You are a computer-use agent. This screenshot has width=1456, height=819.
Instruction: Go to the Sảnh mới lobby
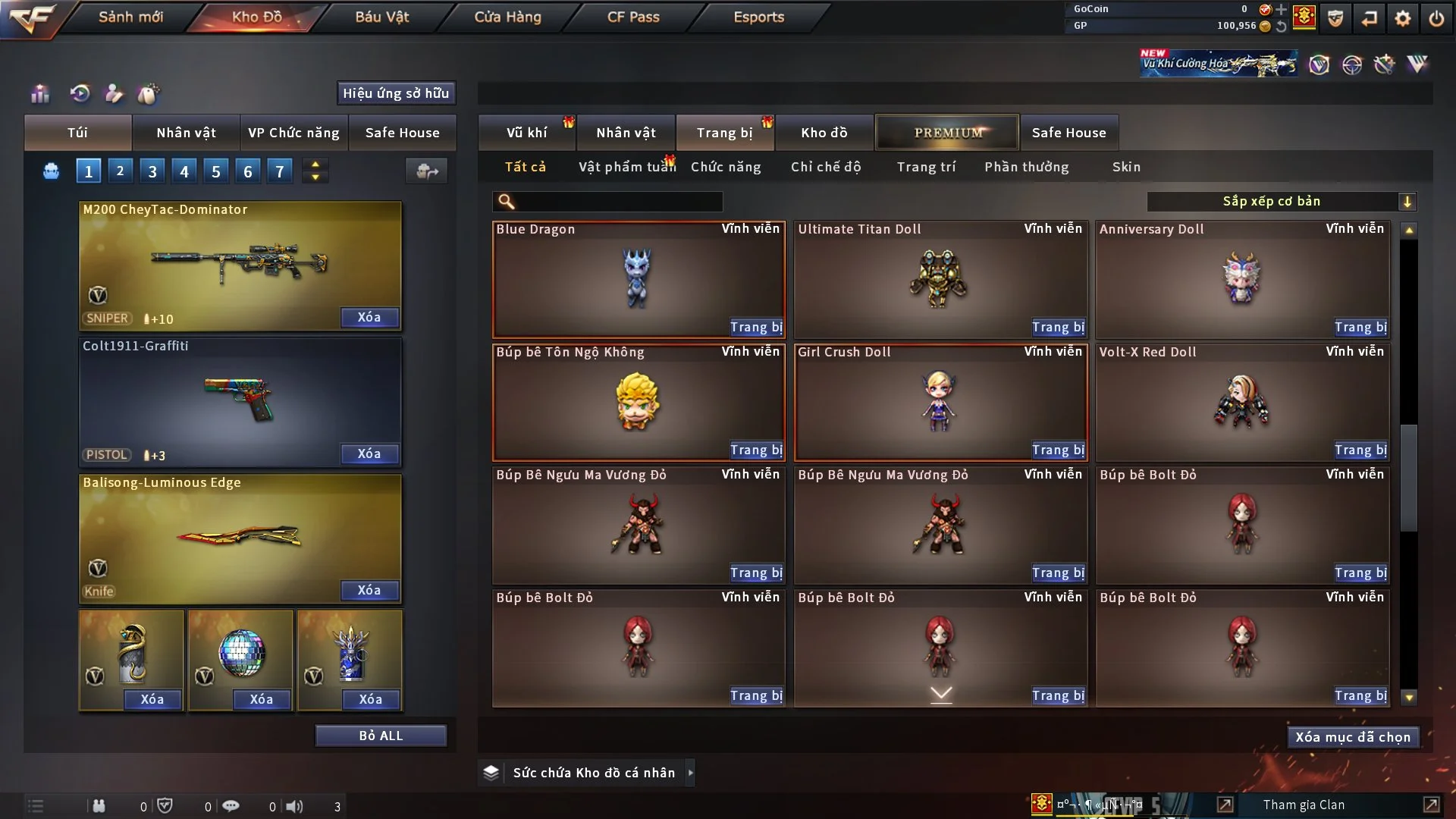[130, 17]
